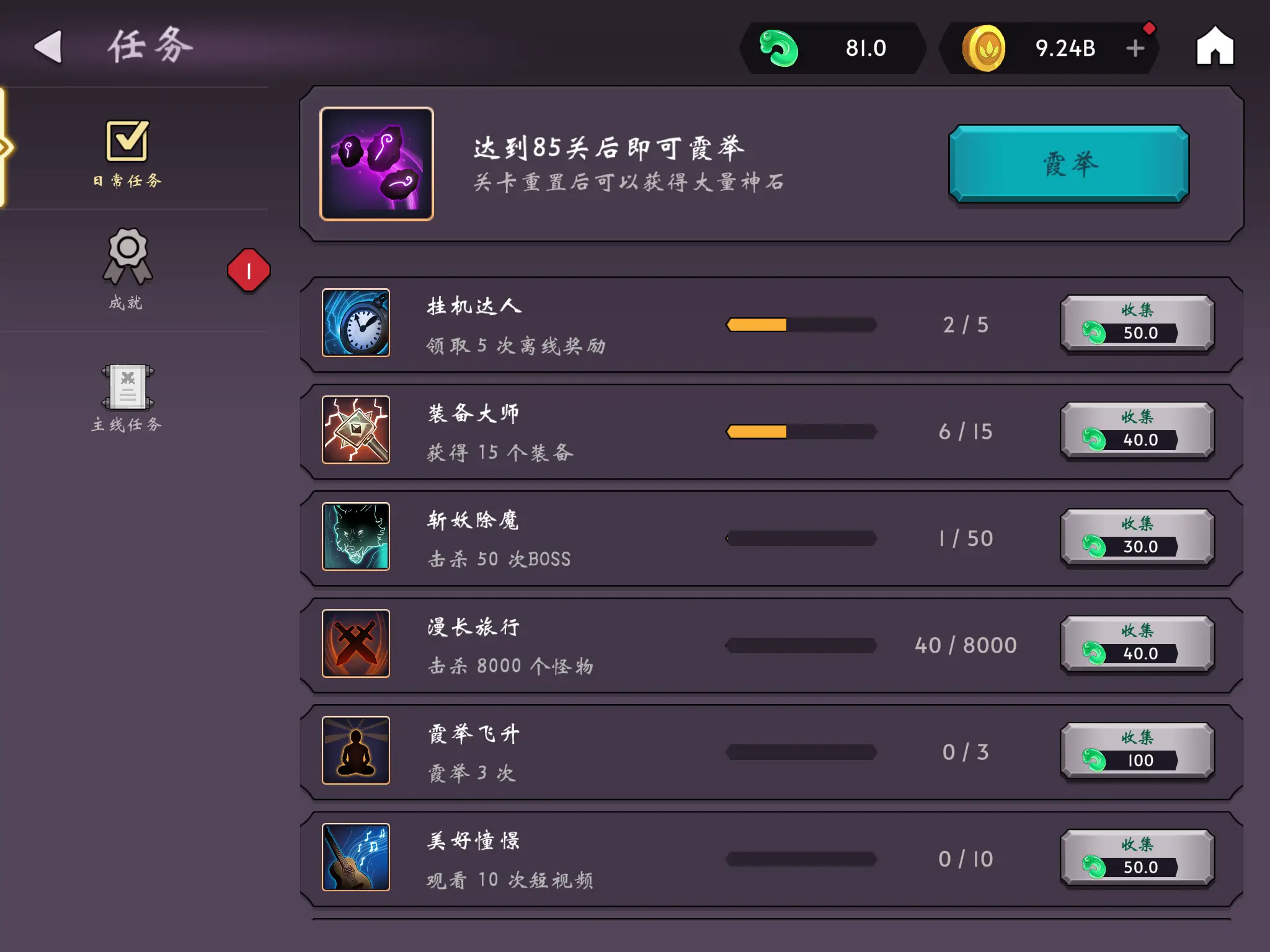
Task: Collect the 30.0 reward for 斩妖除魔
Action: [1137, 538]
